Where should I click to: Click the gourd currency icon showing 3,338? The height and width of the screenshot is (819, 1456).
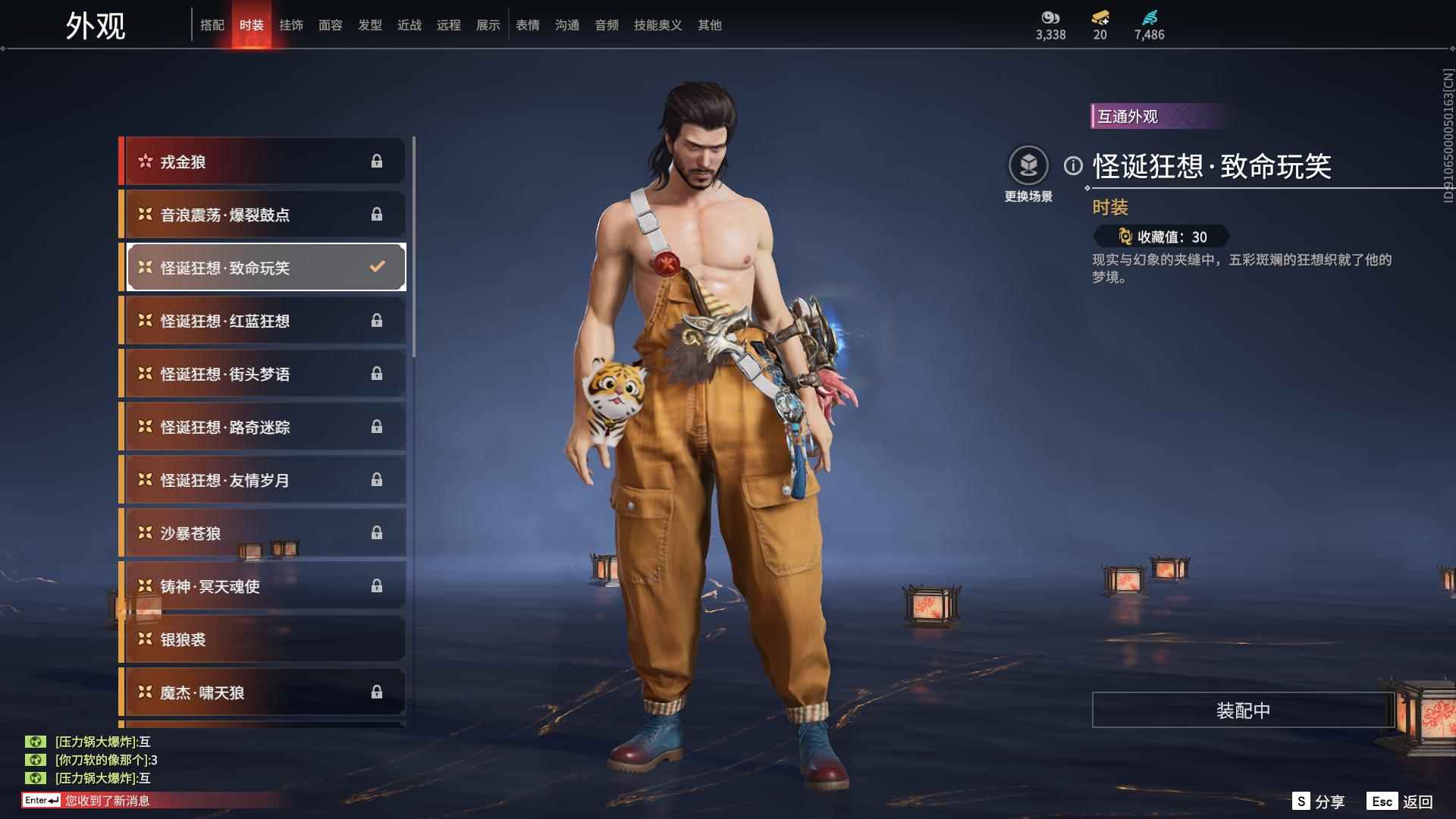point(1049,18)
